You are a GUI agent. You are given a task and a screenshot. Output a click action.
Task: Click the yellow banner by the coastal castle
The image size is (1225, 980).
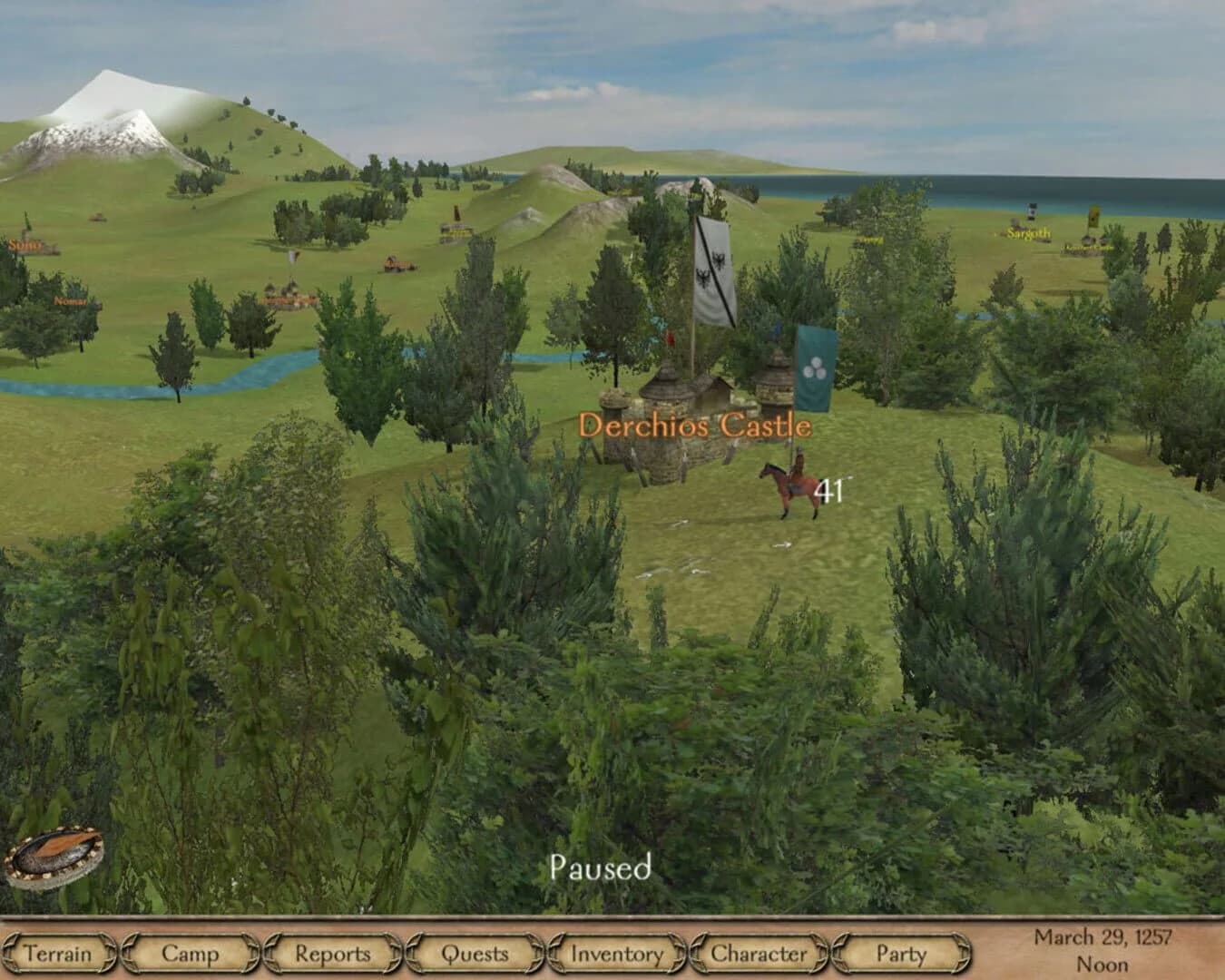coord(1093,218)
